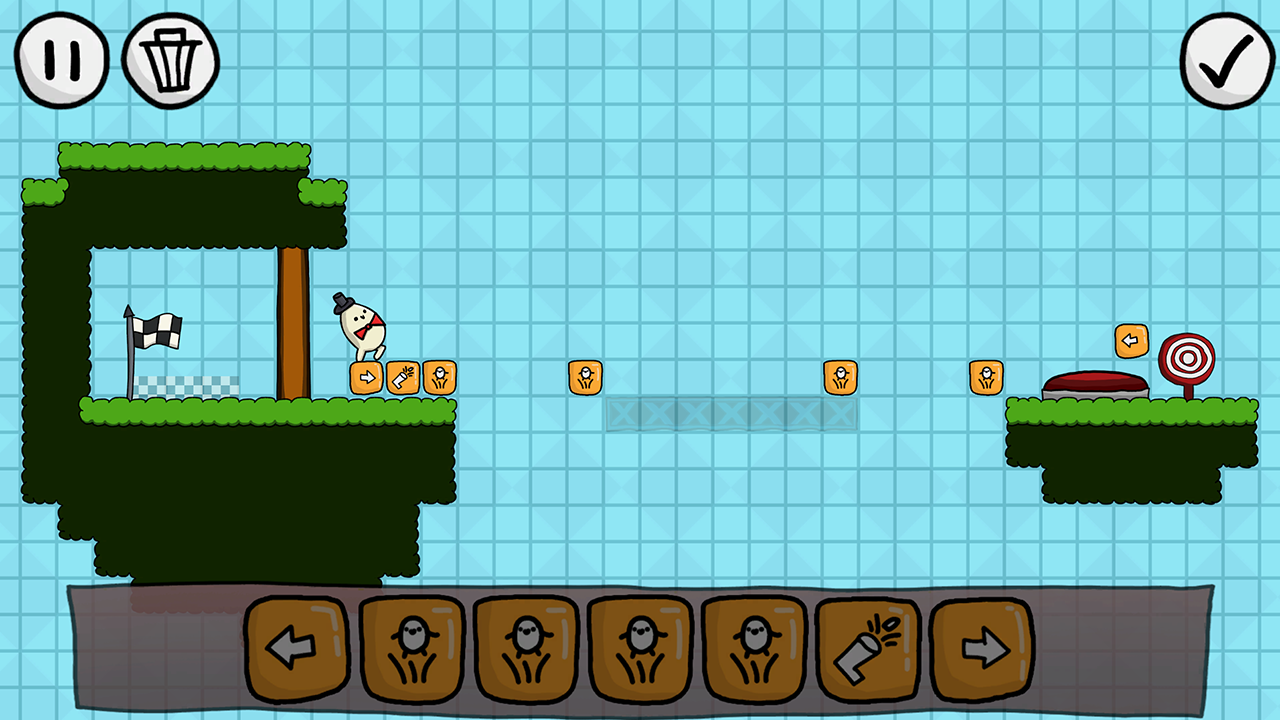Select the third jump command in the toolbar row

[641, 648]
